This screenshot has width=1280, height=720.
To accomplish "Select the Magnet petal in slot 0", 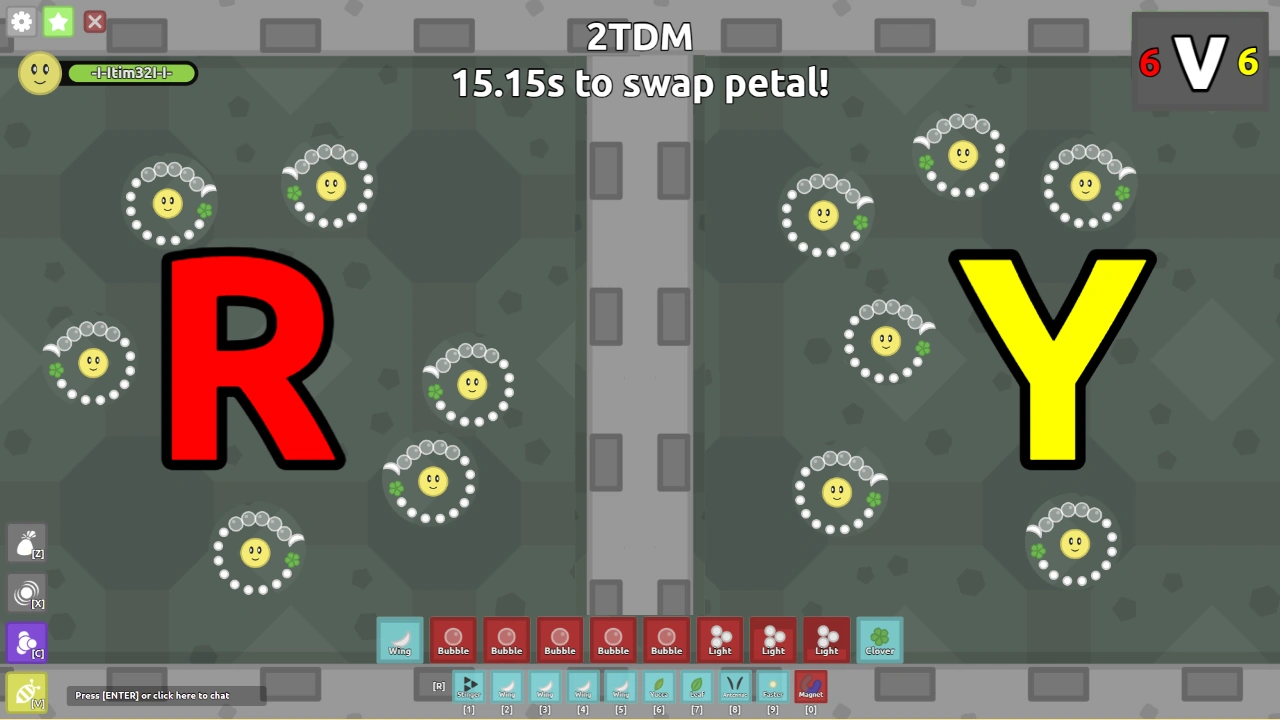I will click(x=810, y=687).
